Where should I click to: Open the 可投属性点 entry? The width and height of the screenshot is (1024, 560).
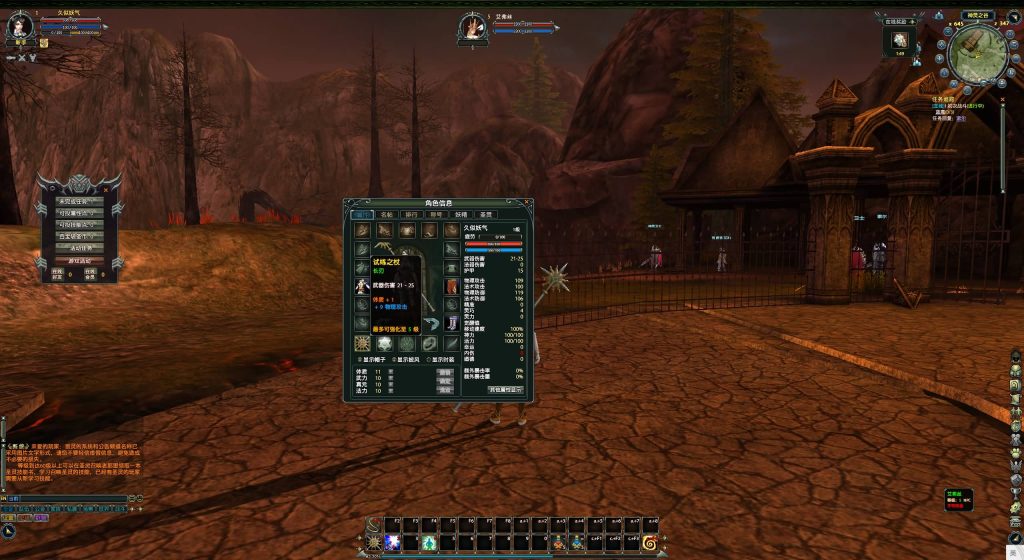click(x=79, y=213)
